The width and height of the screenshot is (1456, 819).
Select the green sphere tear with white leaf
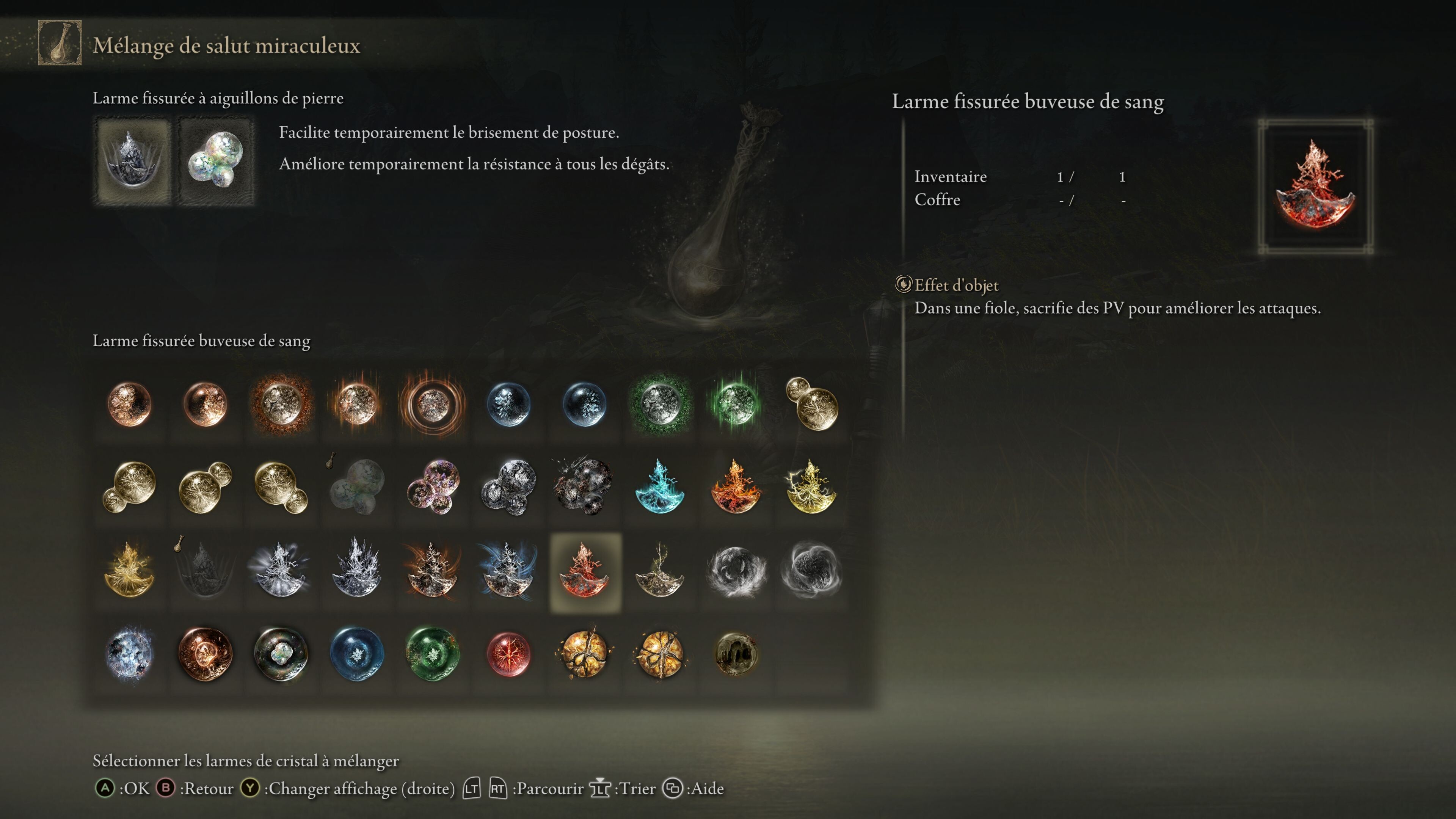(x=432, y=654)
